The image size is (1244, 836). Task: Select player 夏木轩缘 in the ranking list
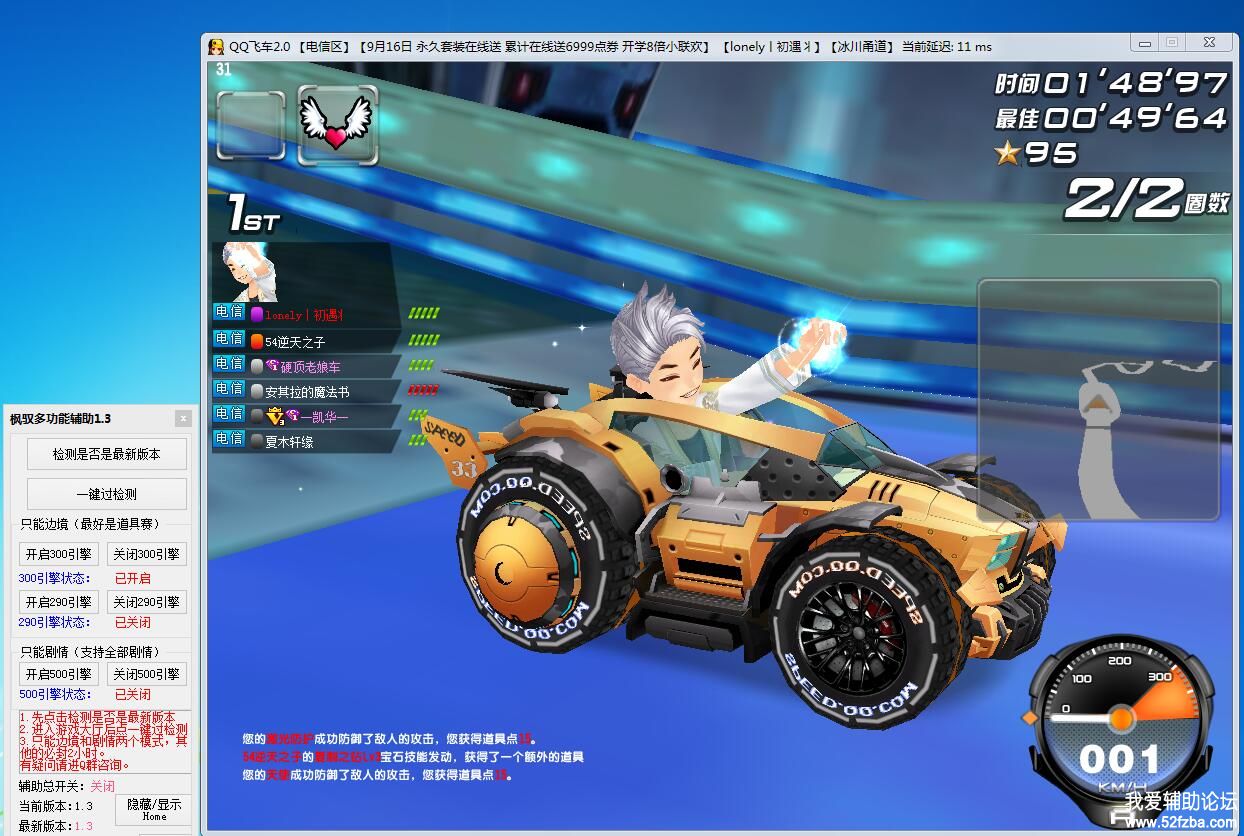click(289, 441)
